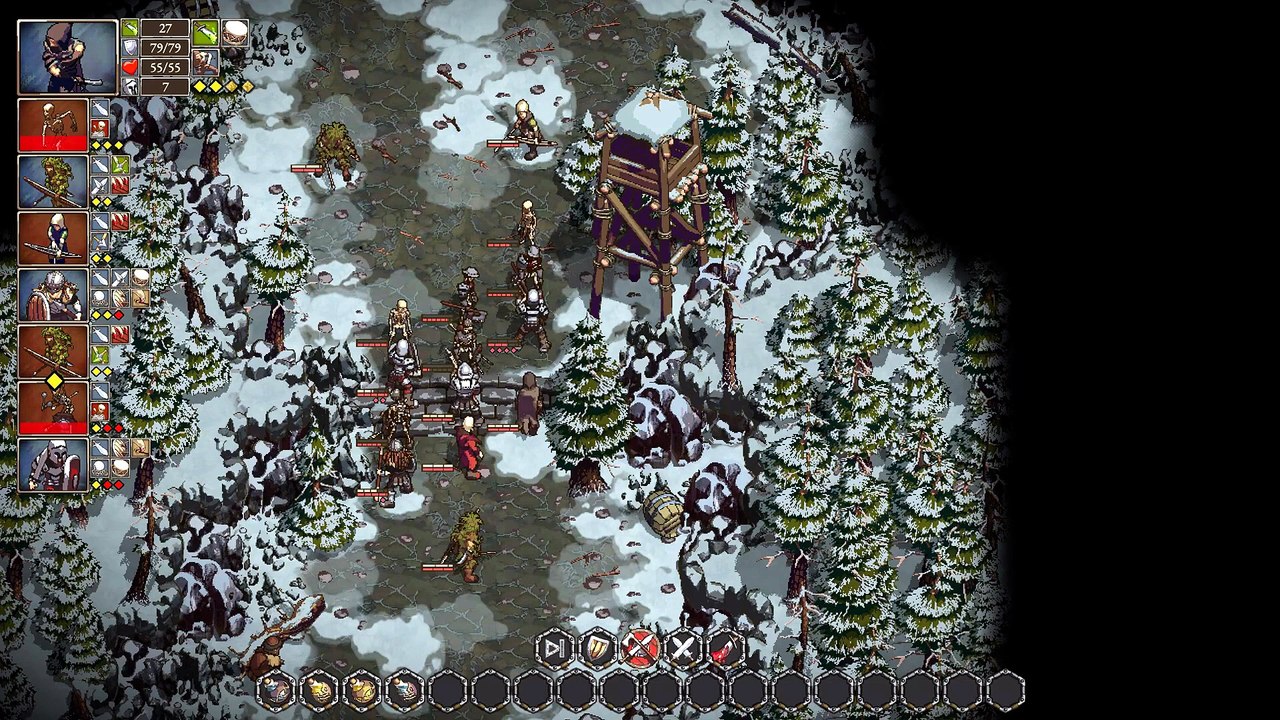Select the green blade skill icon
1280x720 pixels.
pos(206,32)
